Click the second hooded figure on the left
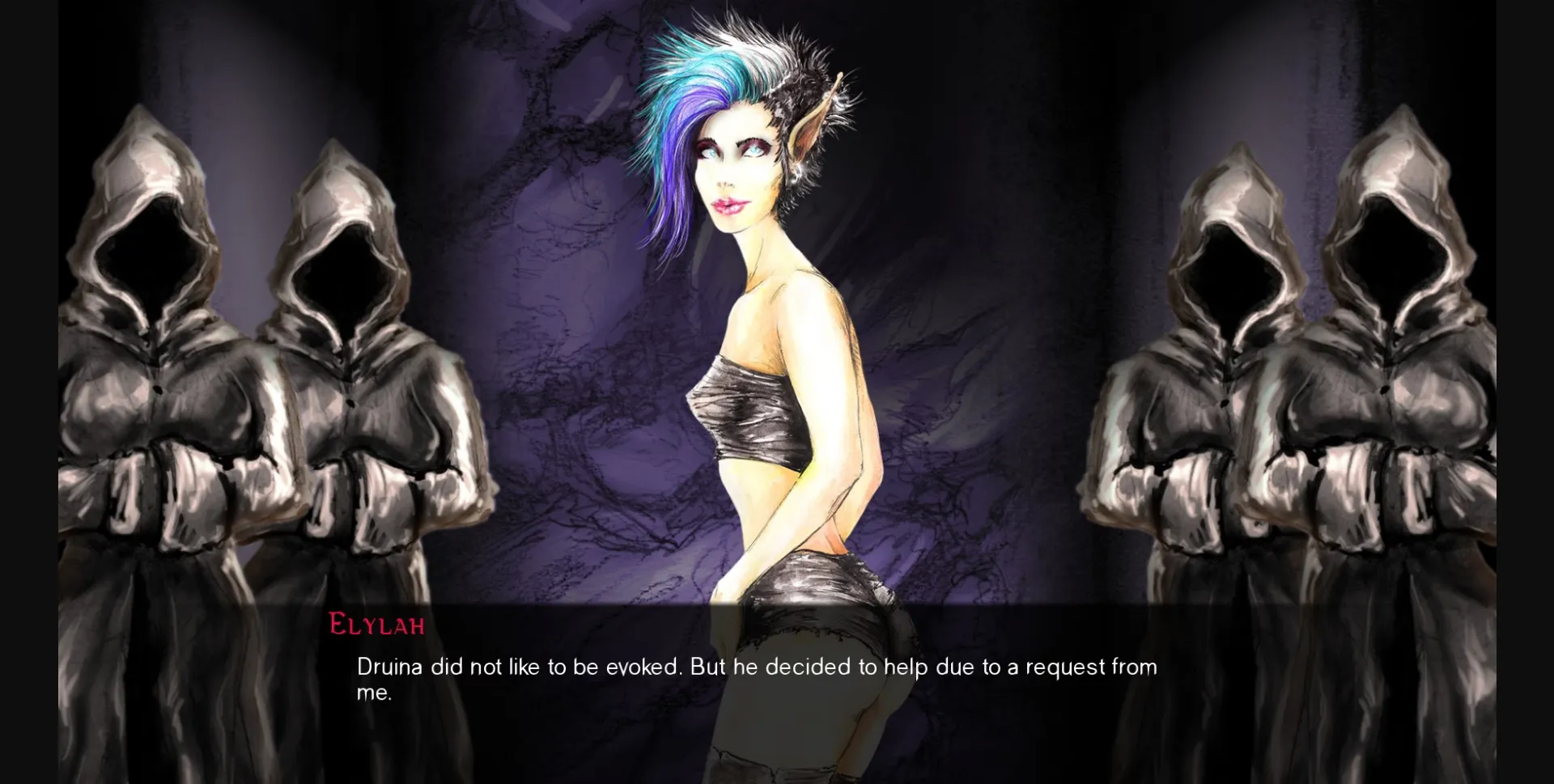1554x784 pixels. coord(348,364)
